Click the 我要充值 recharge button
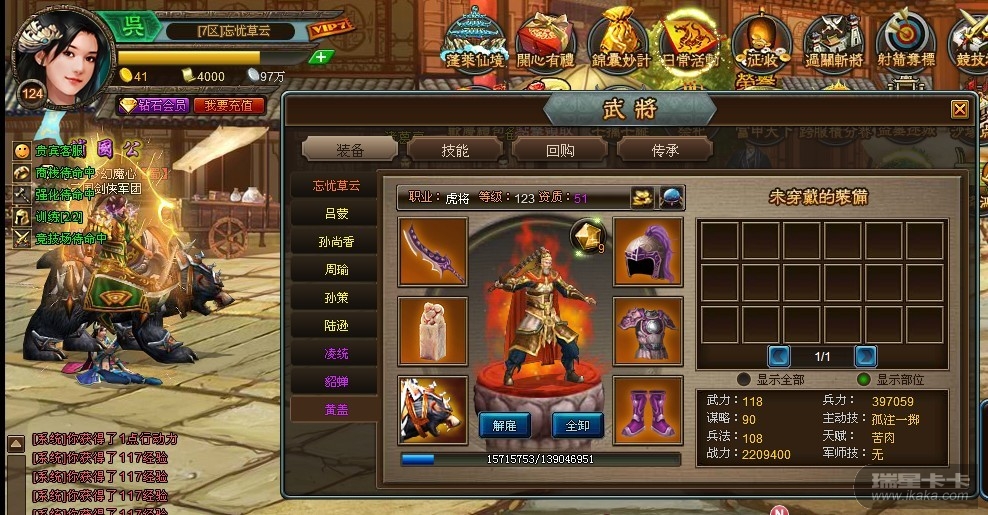This screenshot has width=988, height=515. point(229,105)
